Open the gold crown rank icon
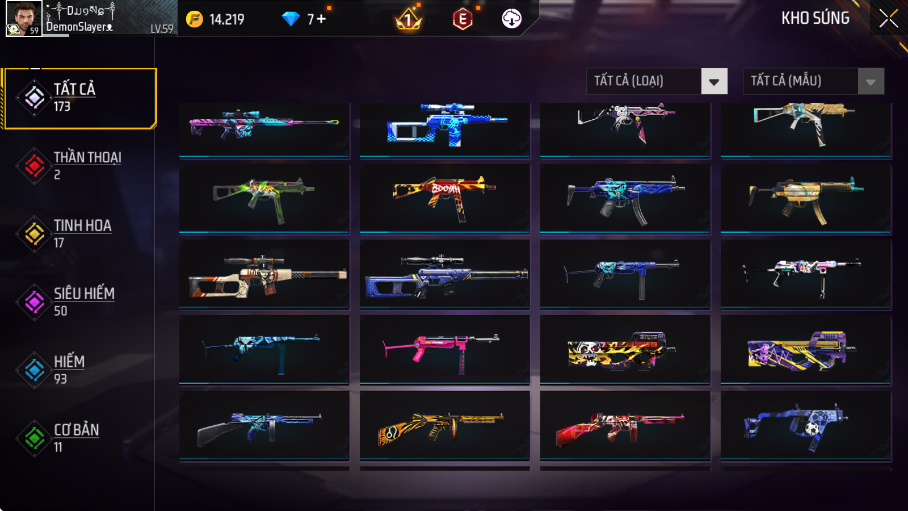The width and height of the screenshot is (908, 511). pos(408,19)
